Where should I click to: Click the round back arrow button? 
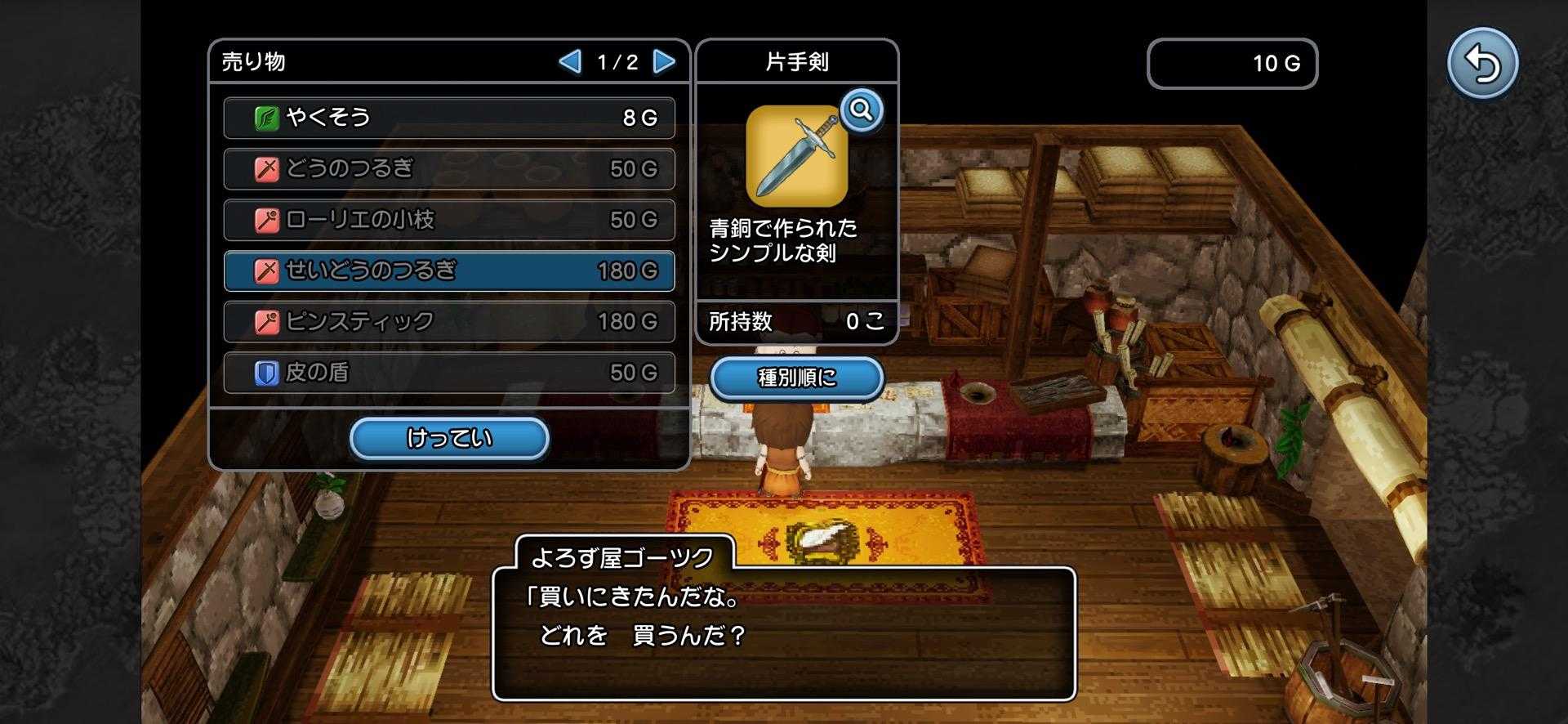click(1481, 64)
